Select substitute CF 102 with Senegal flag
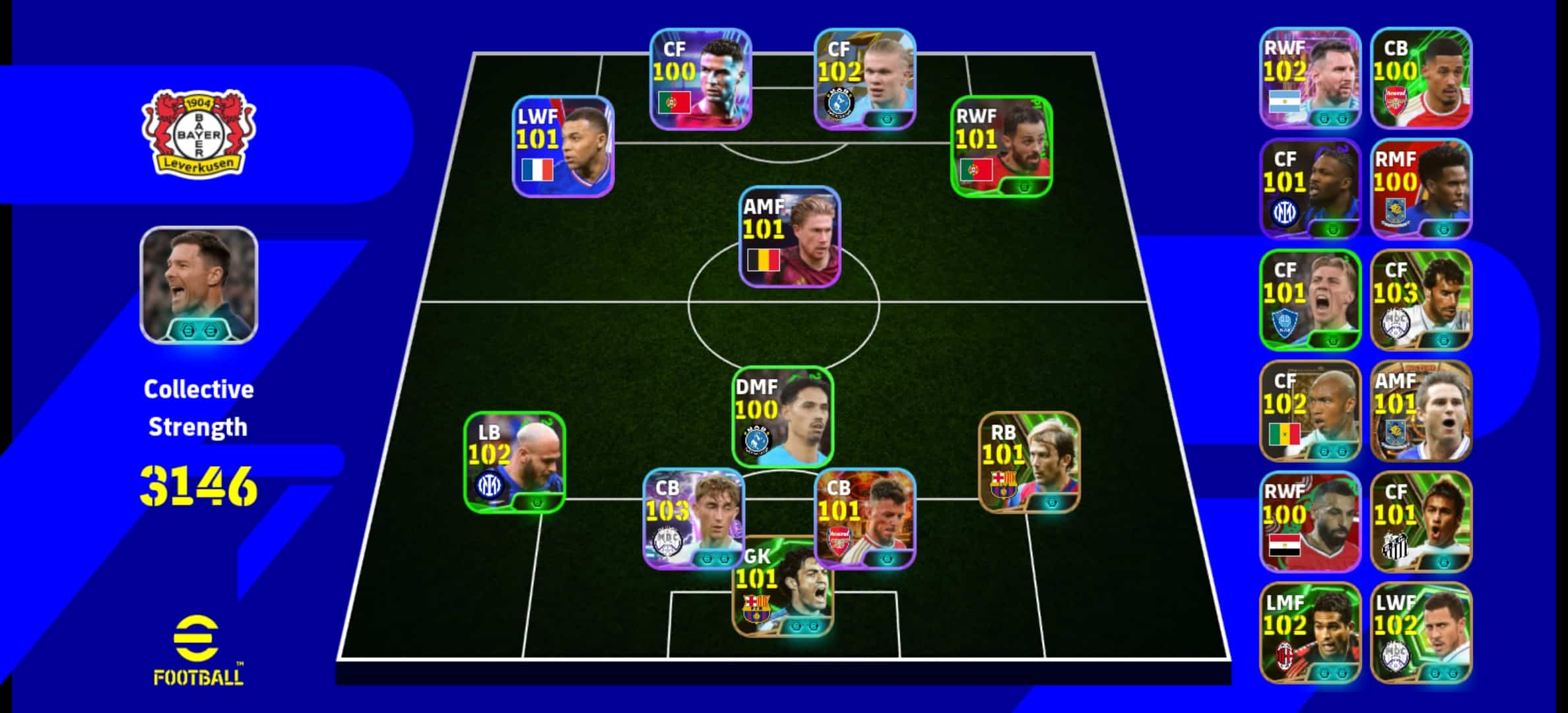The width and height of the screenshot is (1568, 713). (1310, 411)
